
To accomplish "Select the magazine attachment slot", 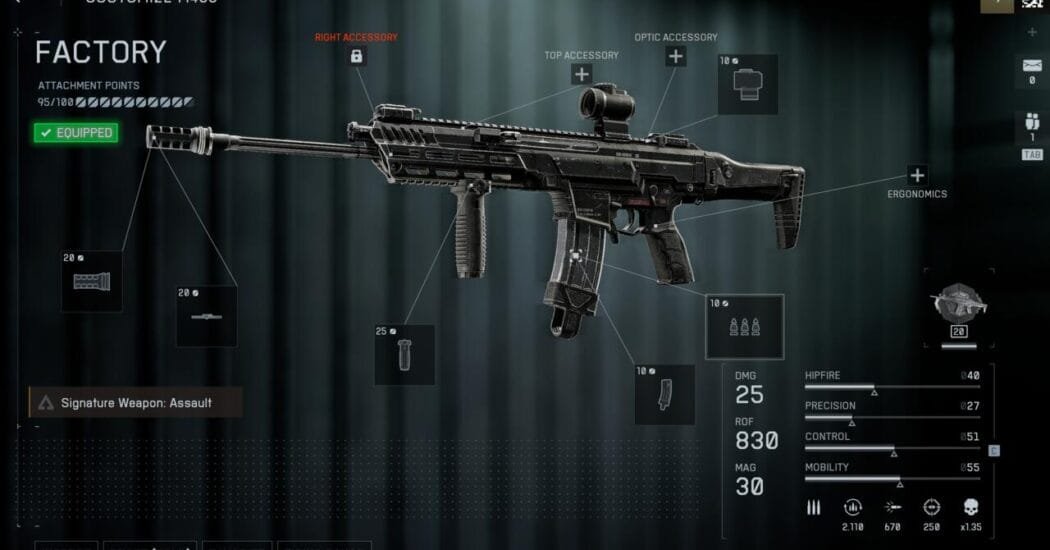I will (664, 394).
